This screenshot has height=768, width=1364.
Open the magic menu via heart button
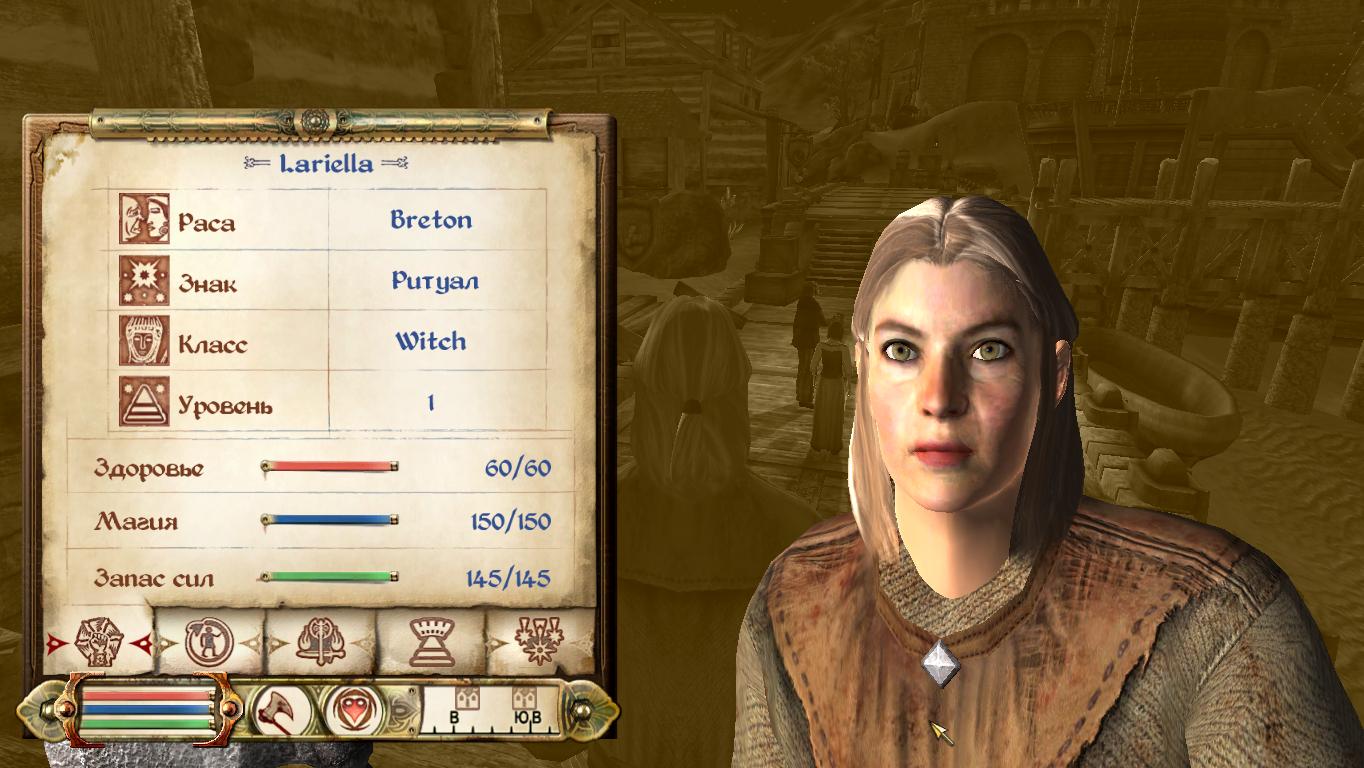click(352, 710)
